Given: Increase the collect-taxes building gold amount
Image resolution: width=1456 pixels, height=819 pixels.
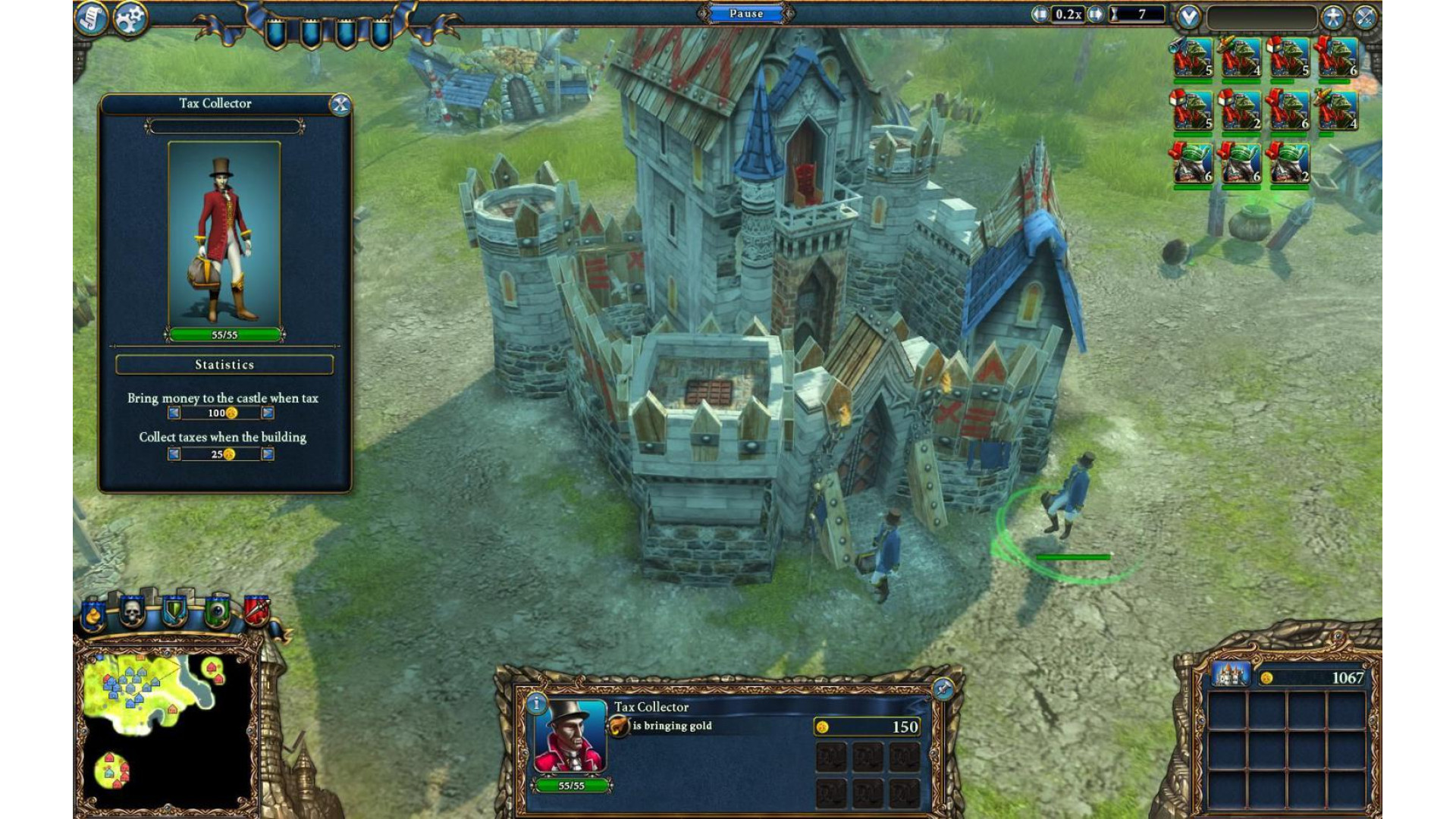Looking at the screenshot, I should click(268, 454).
